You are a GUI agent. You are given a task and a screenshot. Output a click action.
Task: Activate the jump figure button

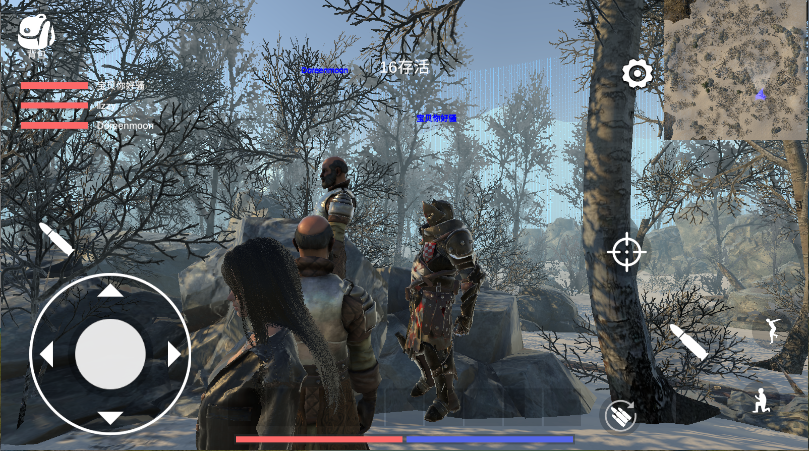click(x=772, y=330)
